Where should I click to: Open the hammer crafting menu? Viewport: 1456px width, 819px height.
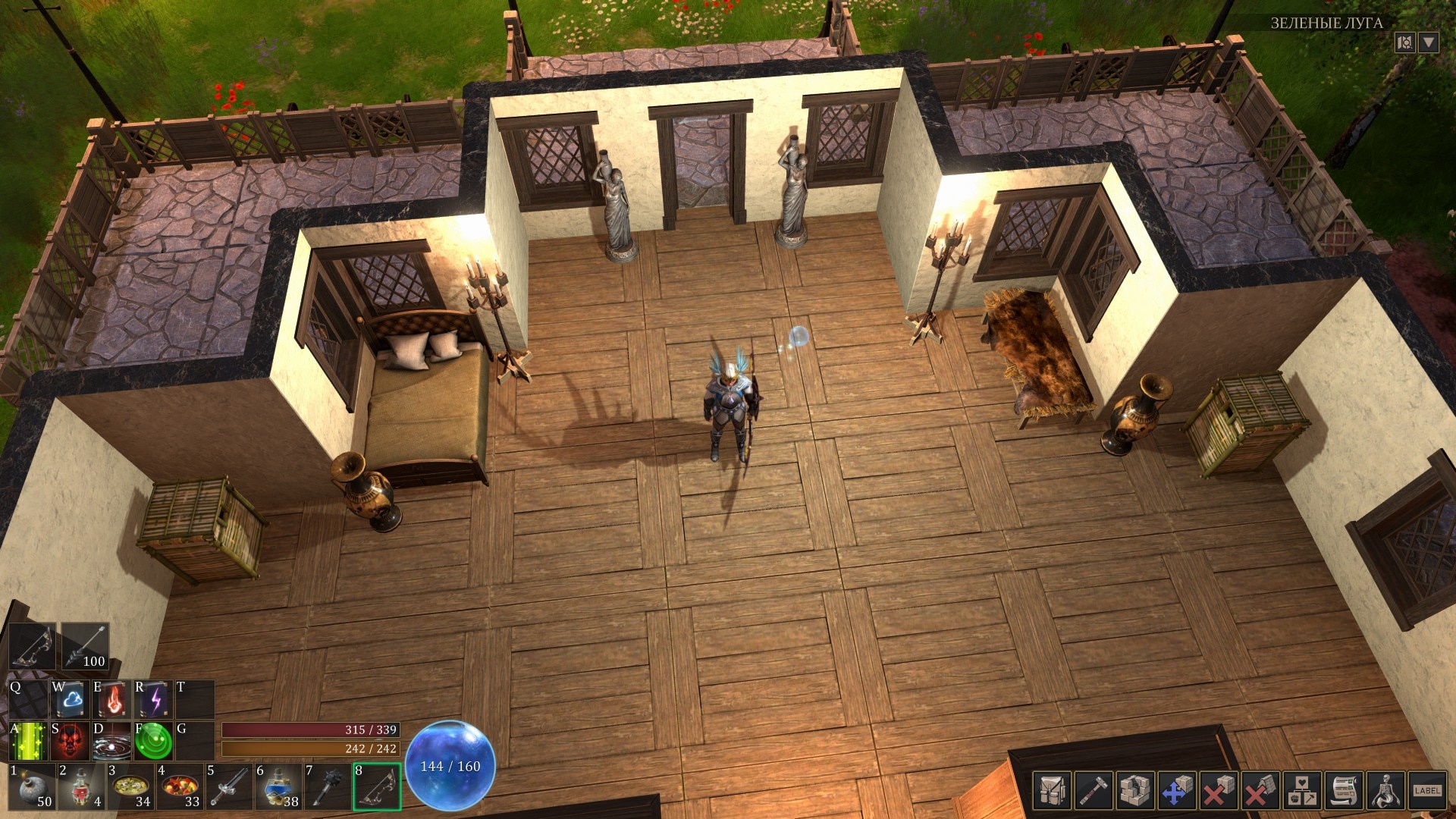(x=1094, y=791)
